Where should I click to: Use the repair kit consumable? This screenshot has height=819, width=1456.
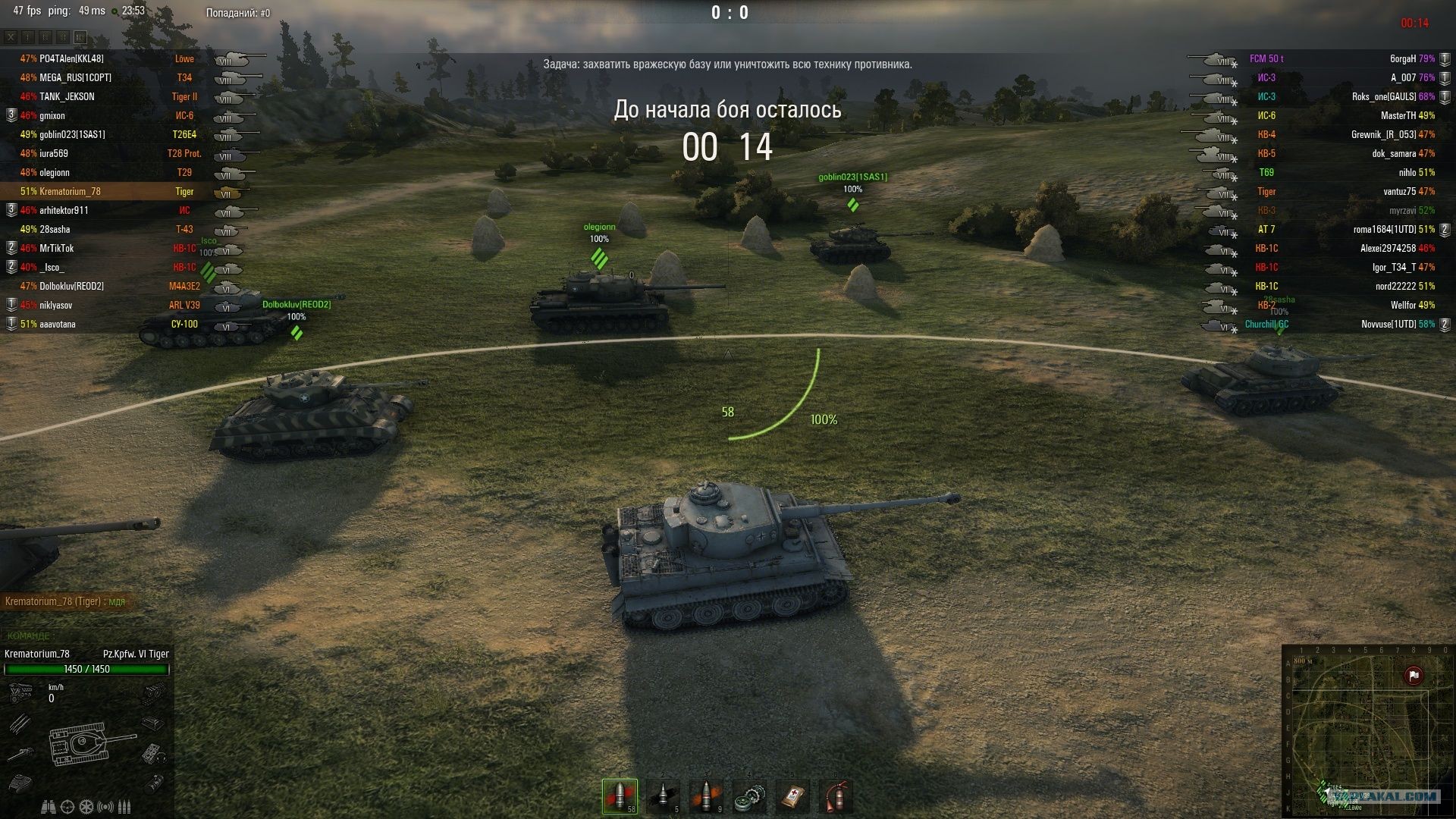click(749, 796)
